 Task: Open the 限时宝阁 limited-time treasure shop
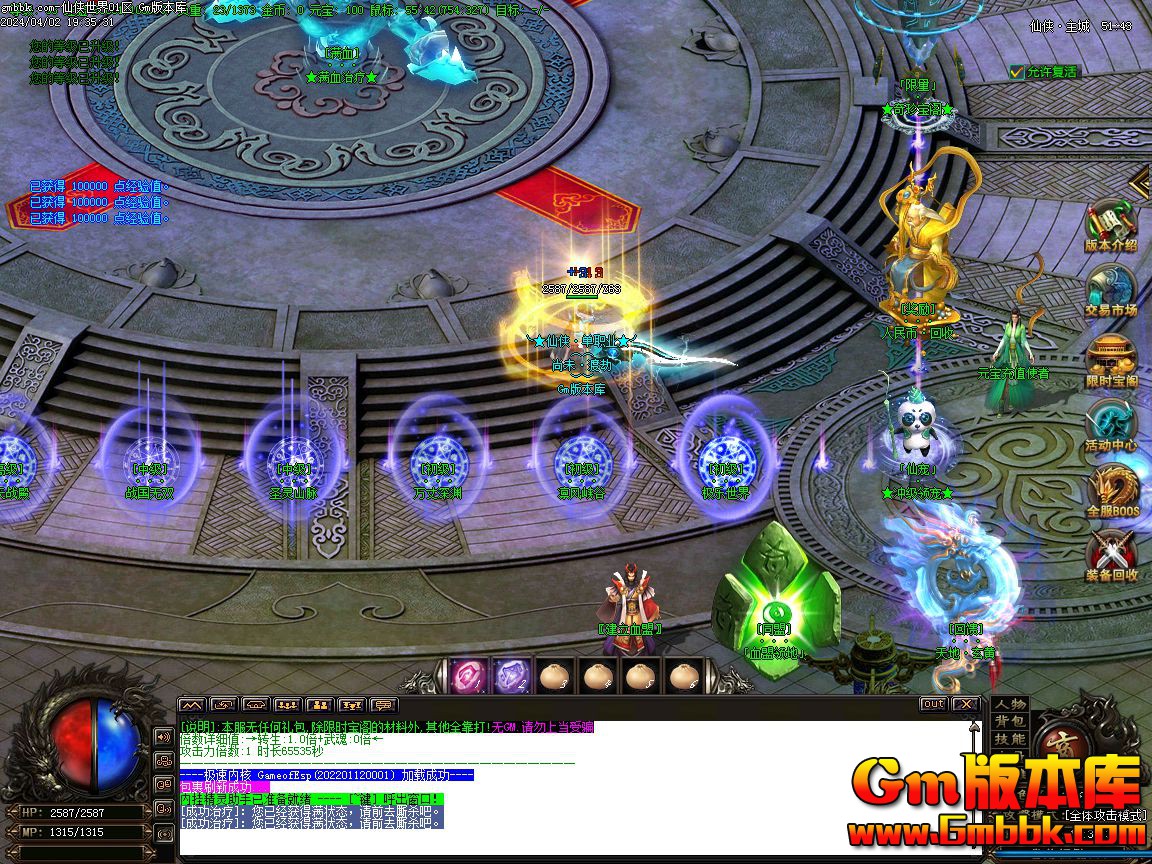(1111, 358)
